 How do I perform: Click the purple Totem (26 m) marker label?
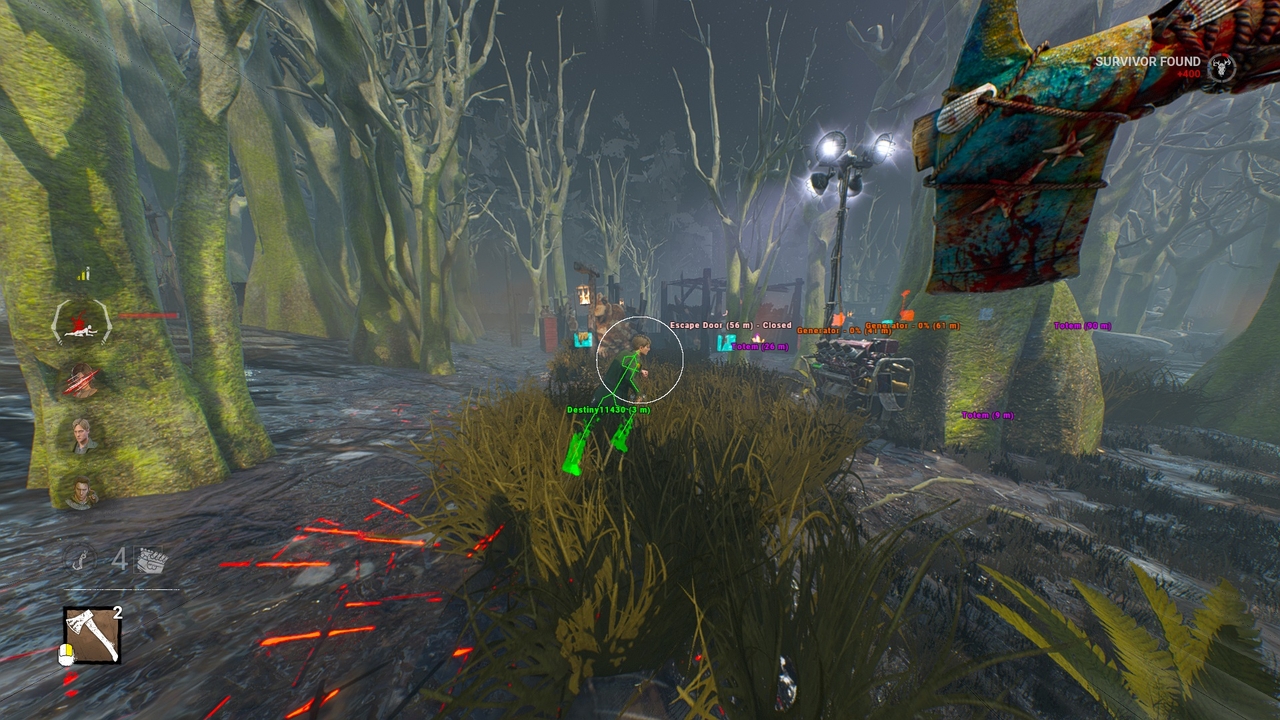point(760,346)
